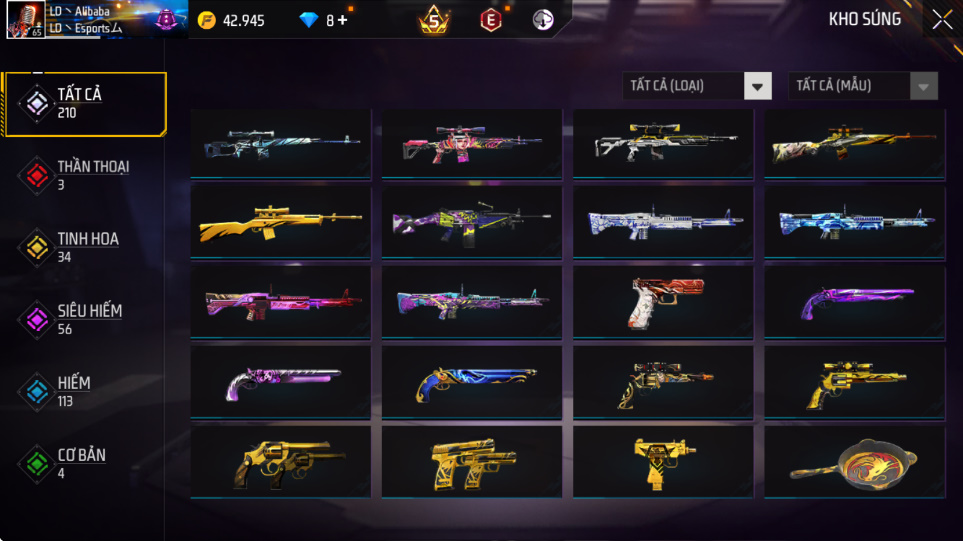
Task: Choose the frying pan with dragon emblem
Action: [854, 464]
